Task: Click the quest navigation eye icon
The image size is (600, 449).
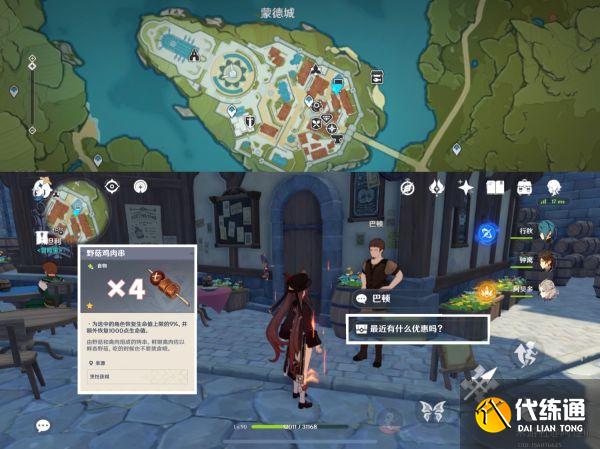Action: click(112, 186)
